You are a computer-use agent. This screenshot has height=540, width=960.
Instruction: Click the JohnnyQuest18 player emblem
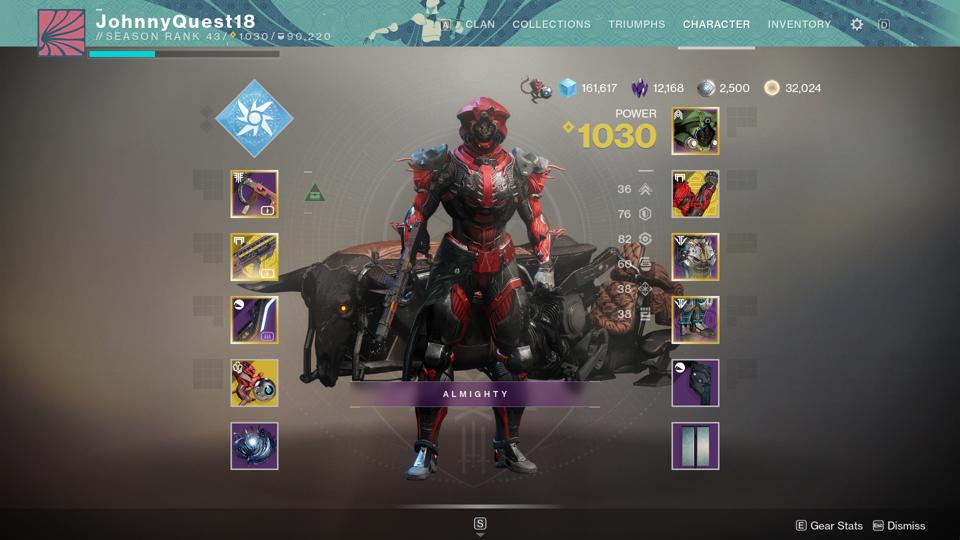point(61,32)
